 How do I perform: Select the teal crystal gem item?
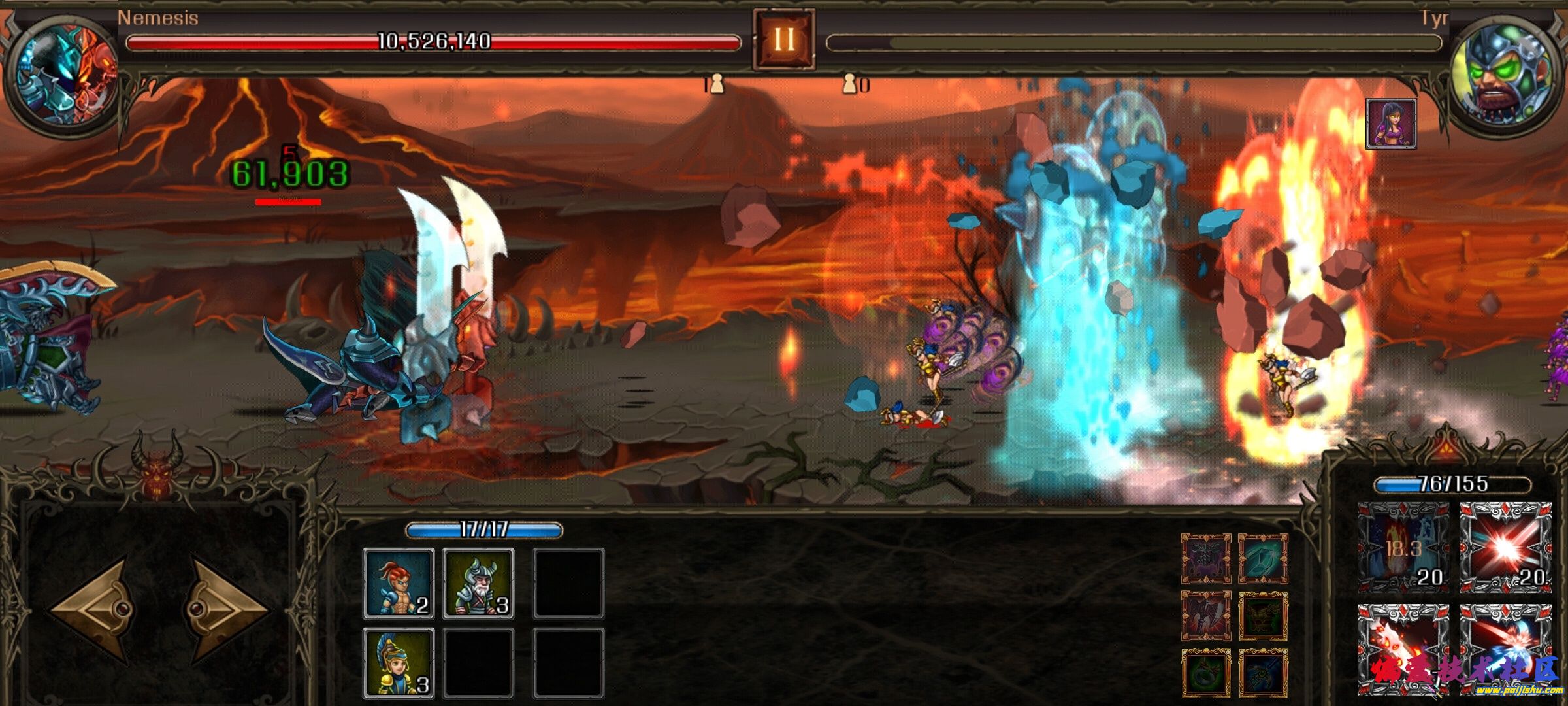coord(1263,559)
